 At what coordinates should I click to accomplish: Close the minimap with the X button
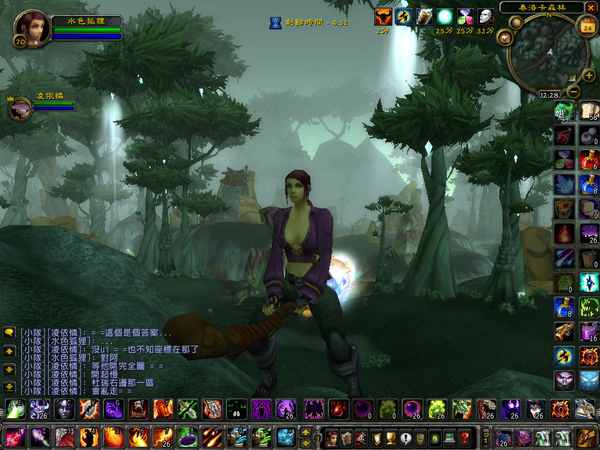point(591,7)
